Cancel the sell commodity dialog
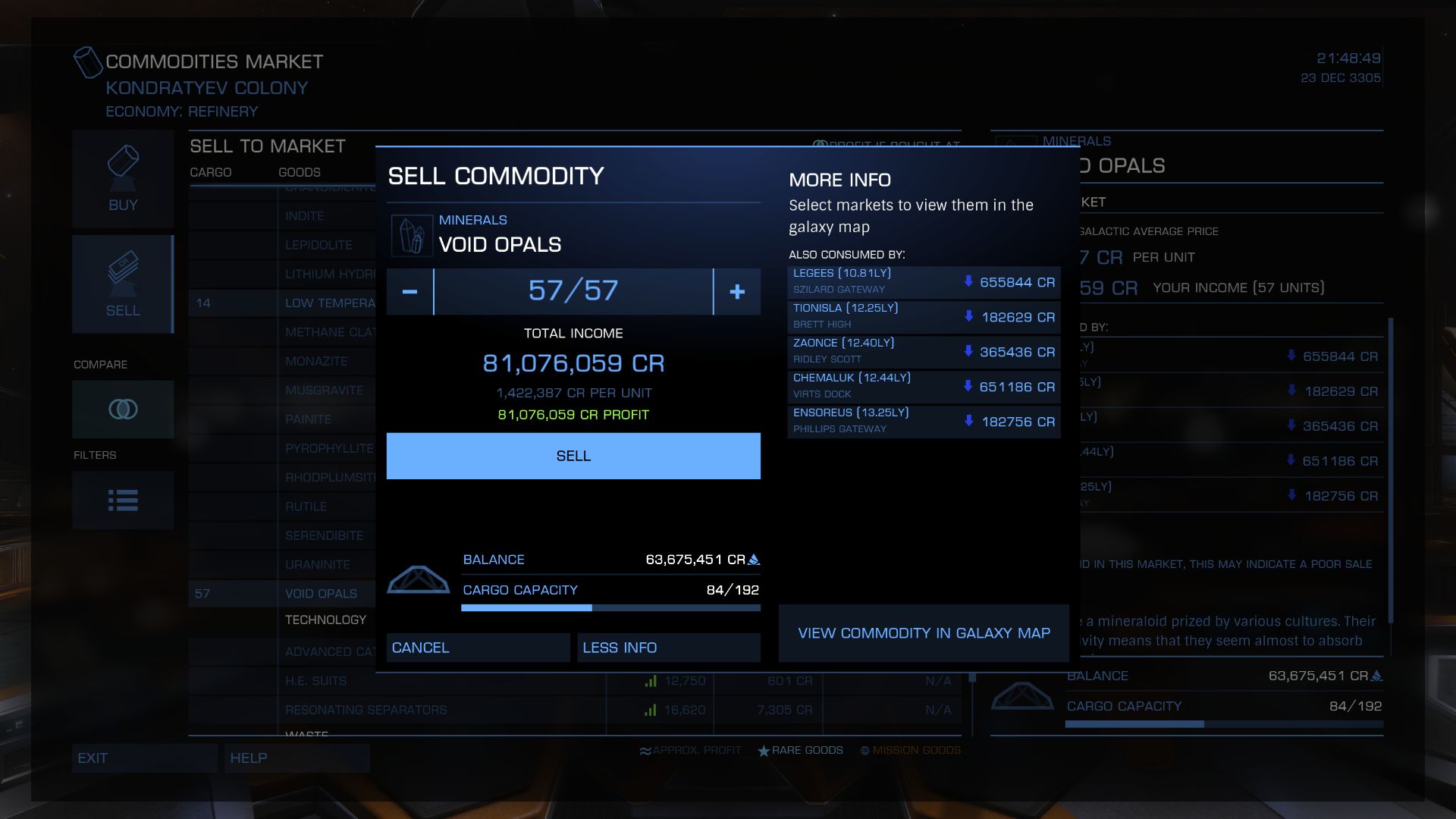The image size is (1456, 819). pos(477,647)
